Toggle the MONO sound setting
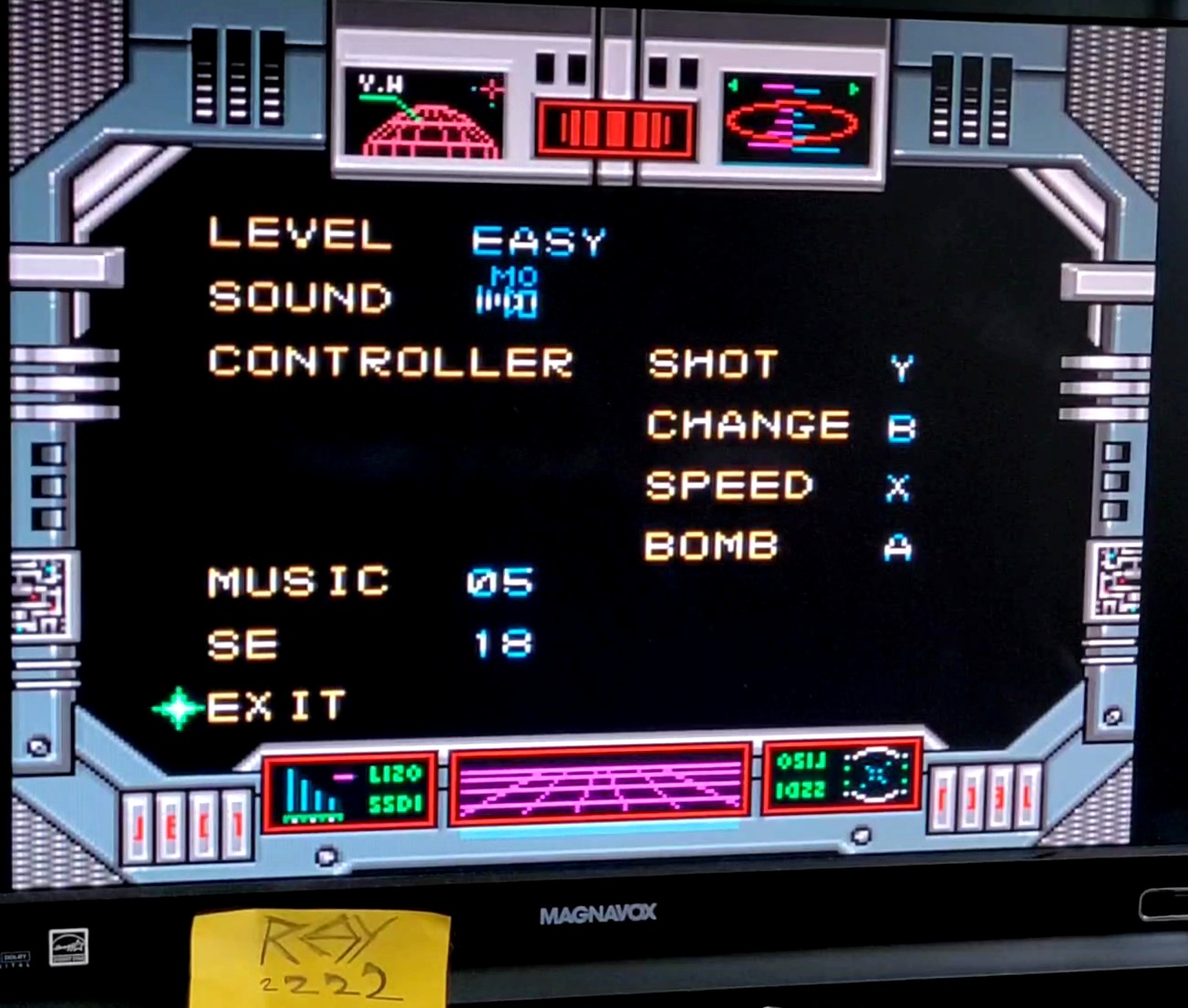Viewport: 1188px width, 1008px height. (x=508, y=293)
